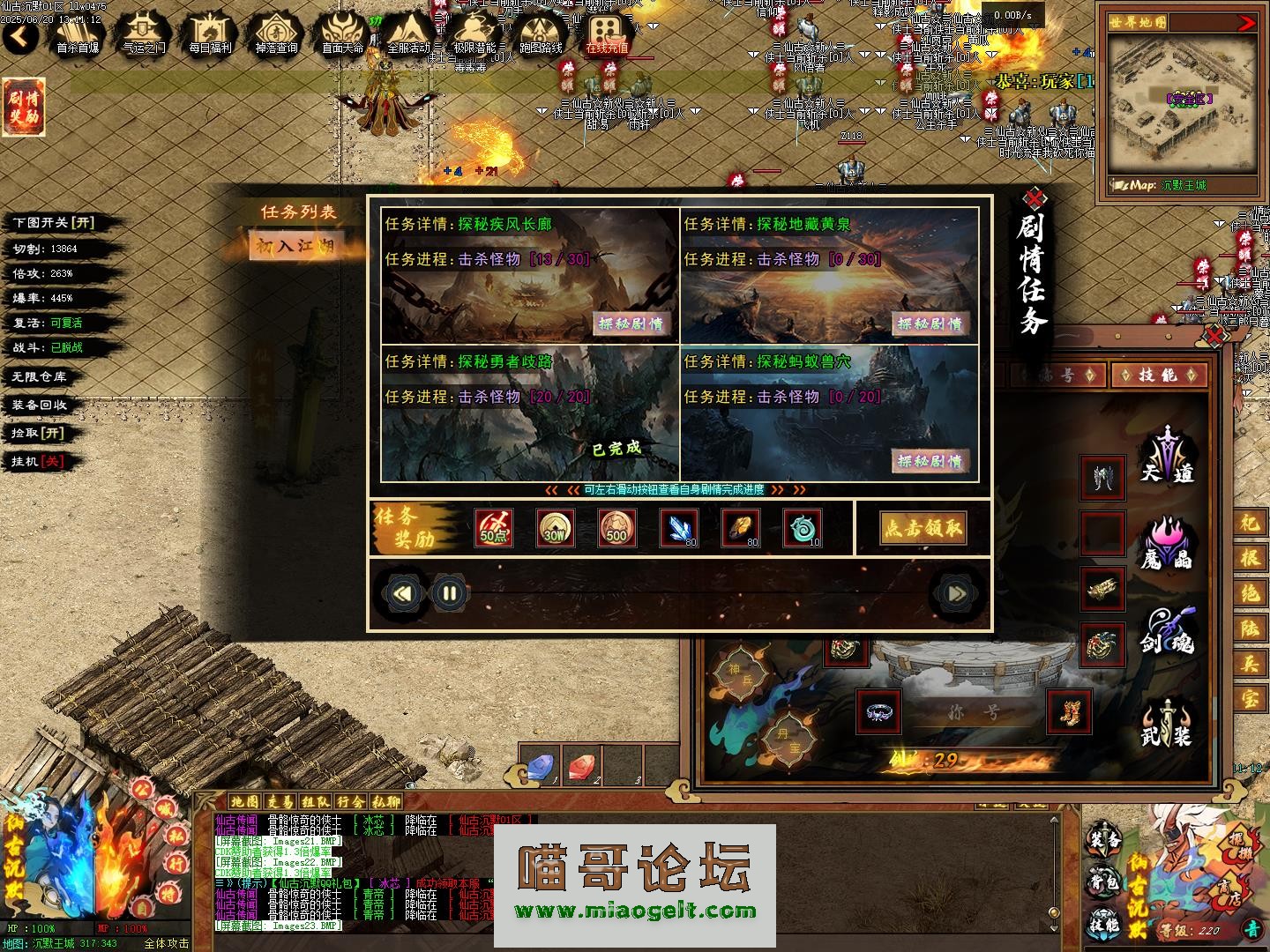Image resolution: width=1270 pixels, height=952 pixels.
Task: Close the 剧情任务 quest window
Action: tap(1033, 199)
